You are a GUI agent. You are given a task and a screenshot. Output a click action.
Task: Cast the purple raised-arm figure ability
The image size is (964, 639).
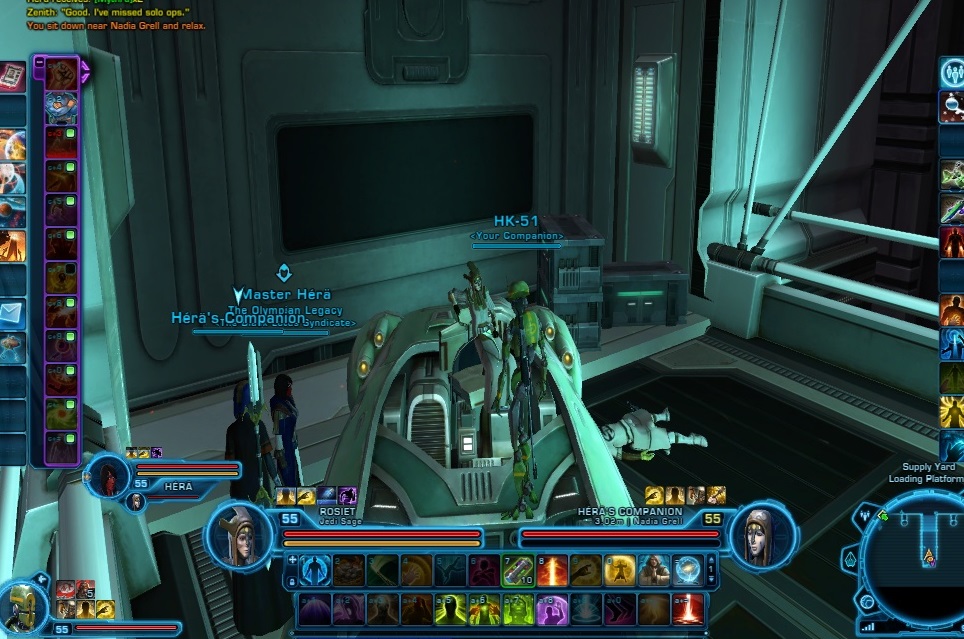click(552, 608)
